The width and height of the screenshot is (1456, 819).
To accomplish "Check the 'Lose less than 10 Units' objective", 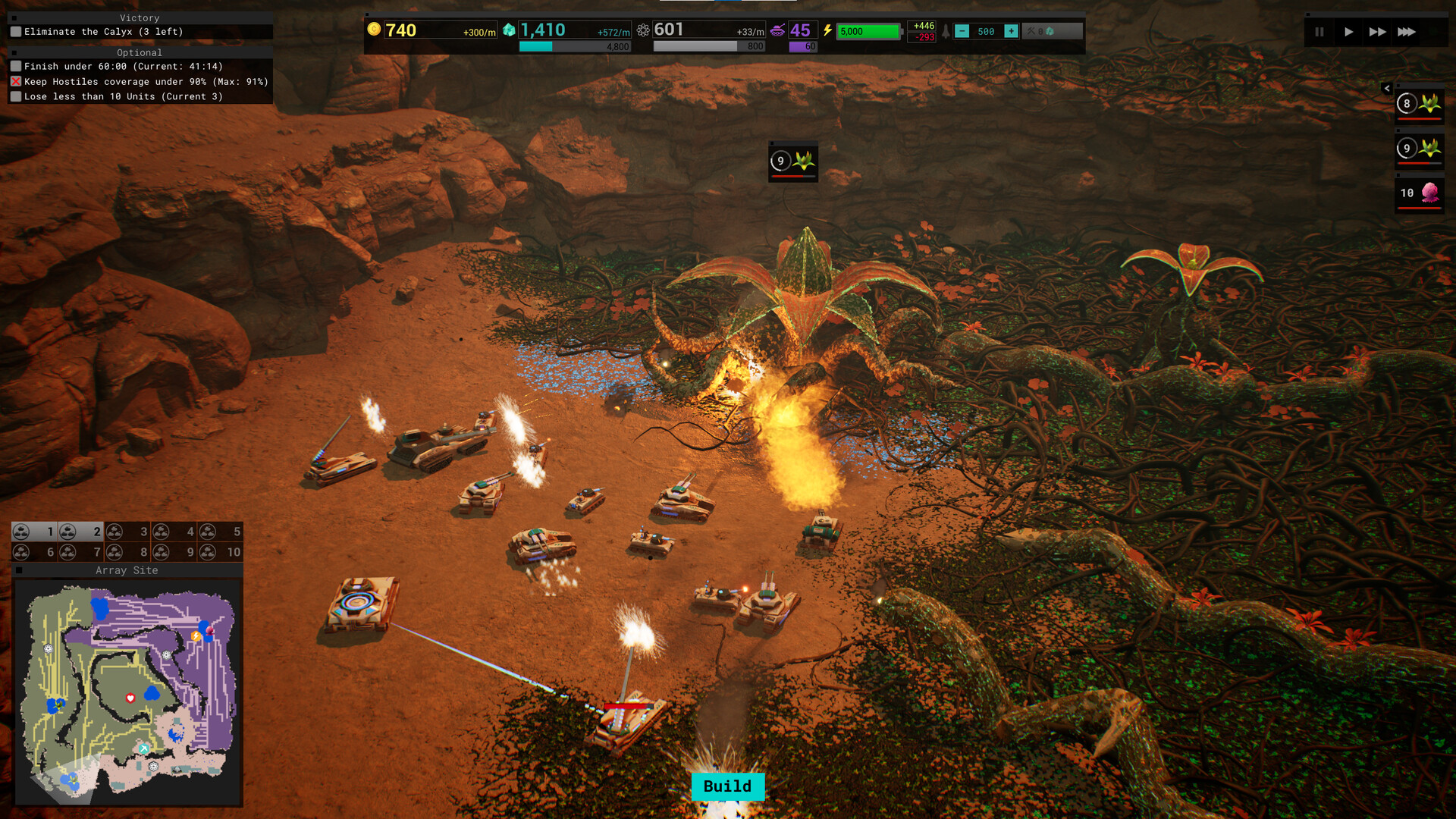I will point(16,96).
